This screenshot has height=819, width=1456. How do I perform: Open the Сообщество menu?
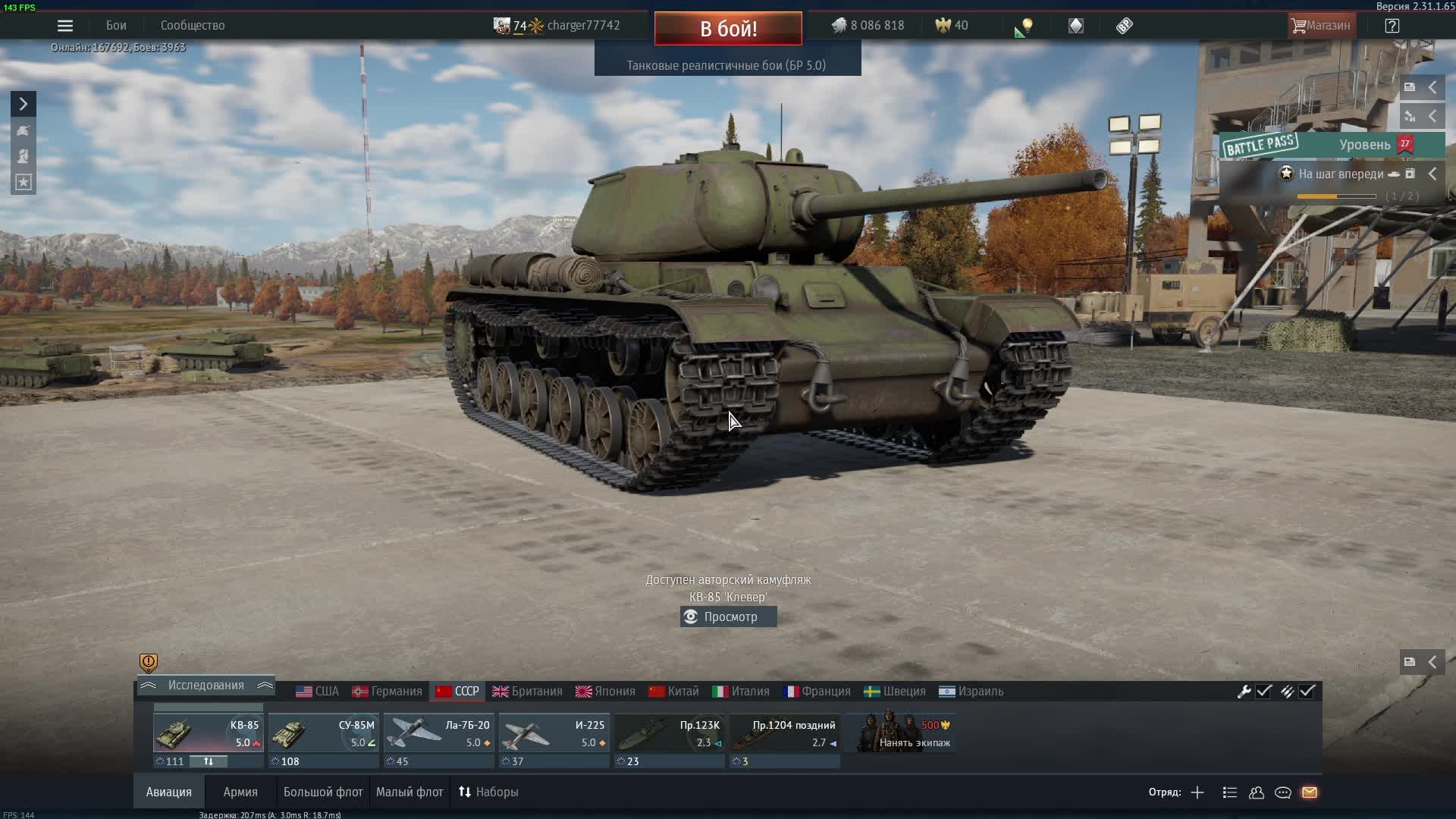pos(193,26)
